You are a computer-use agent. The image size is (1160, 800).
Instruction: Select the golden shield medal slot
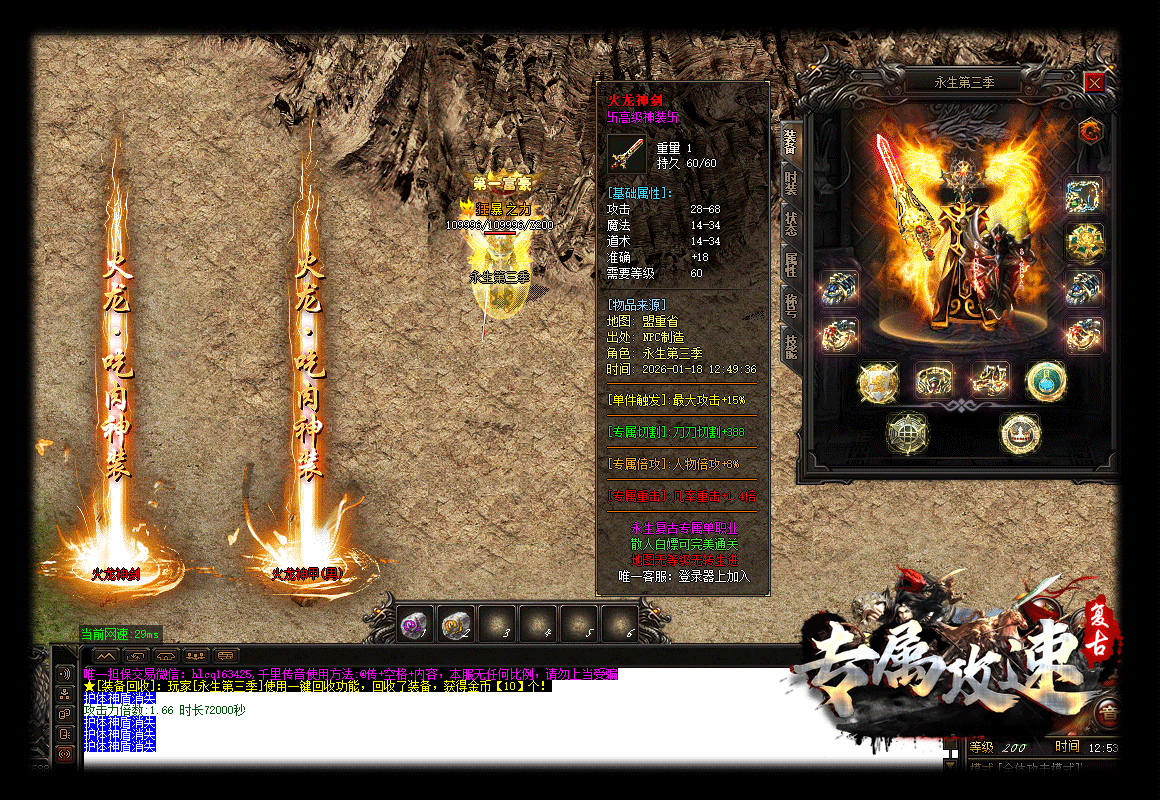coord(877,380)
